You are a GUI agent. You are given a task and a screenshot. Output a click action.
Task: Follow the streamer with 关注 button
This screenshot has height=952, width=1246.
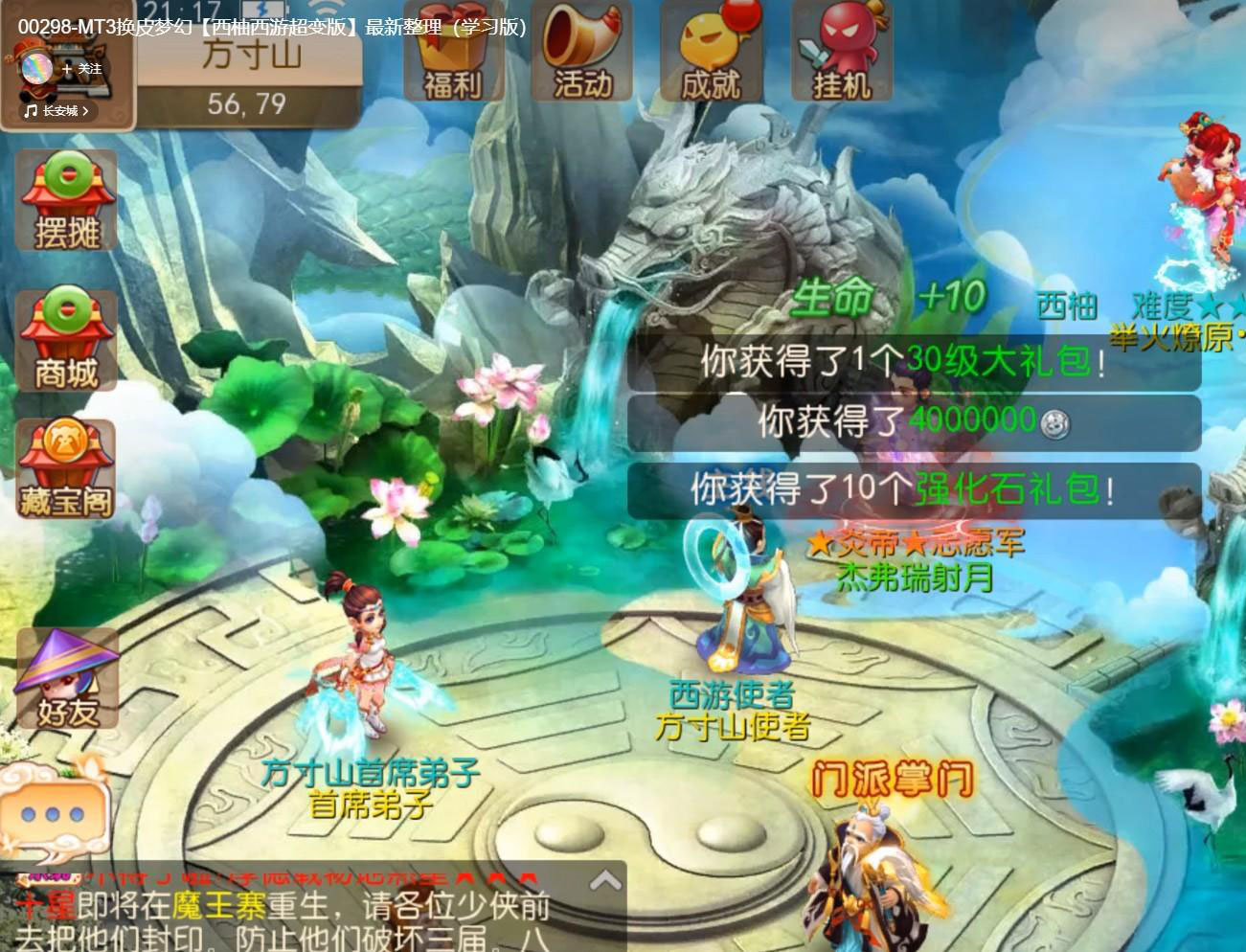(x=82, y=69)
